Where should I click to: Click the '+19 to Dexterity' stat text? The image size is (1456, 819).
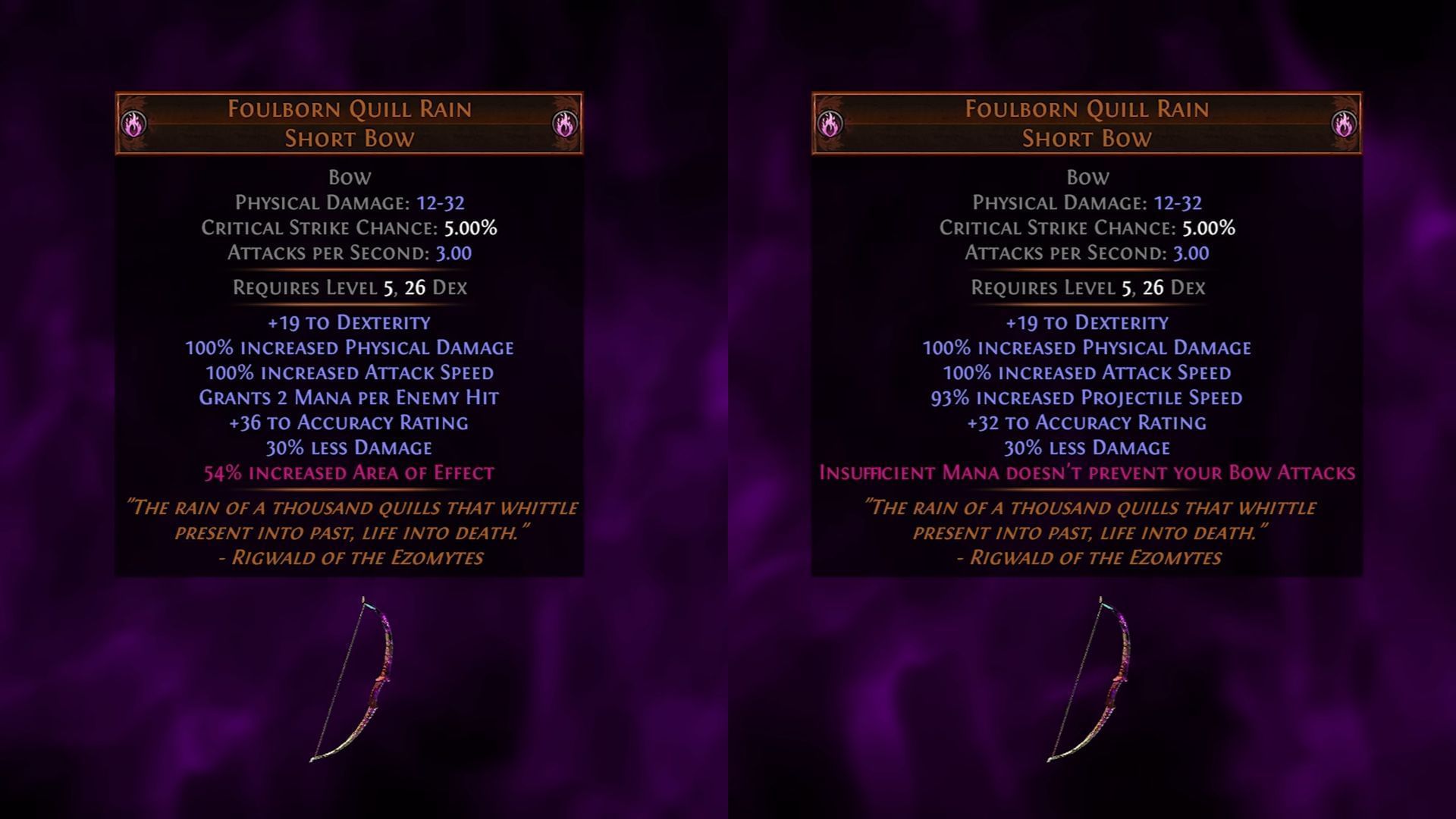click(349, 322)
